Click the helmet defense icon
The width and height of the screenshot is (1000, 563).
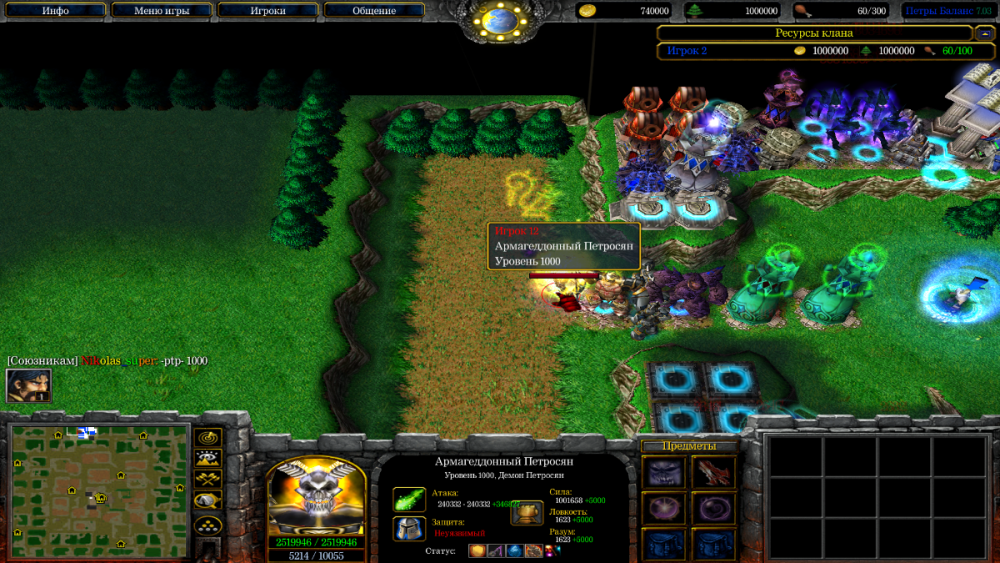[x=409, y=529]
